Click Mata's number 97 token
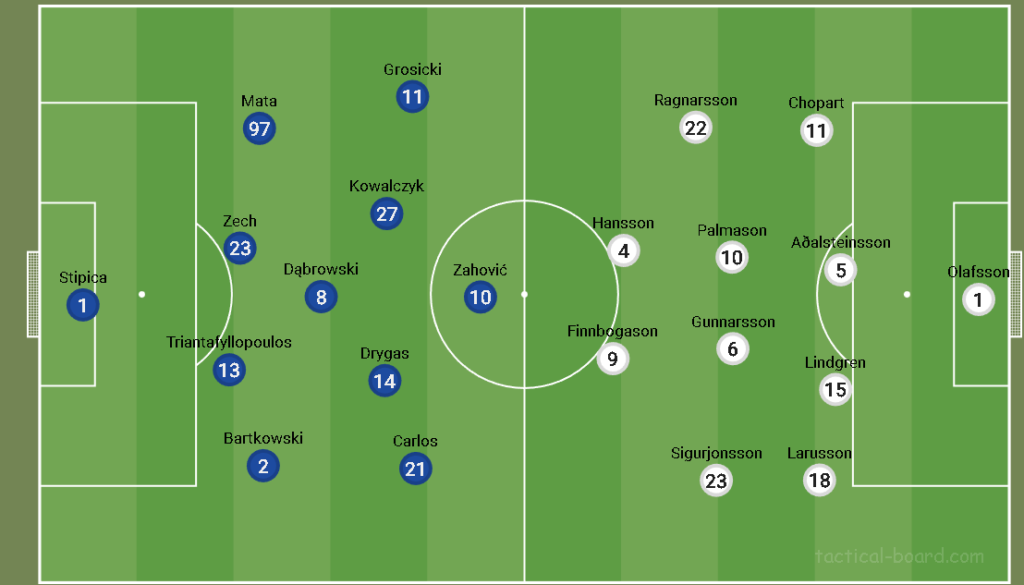Viewport: 1024px width, 585px height. pos(259,129)
